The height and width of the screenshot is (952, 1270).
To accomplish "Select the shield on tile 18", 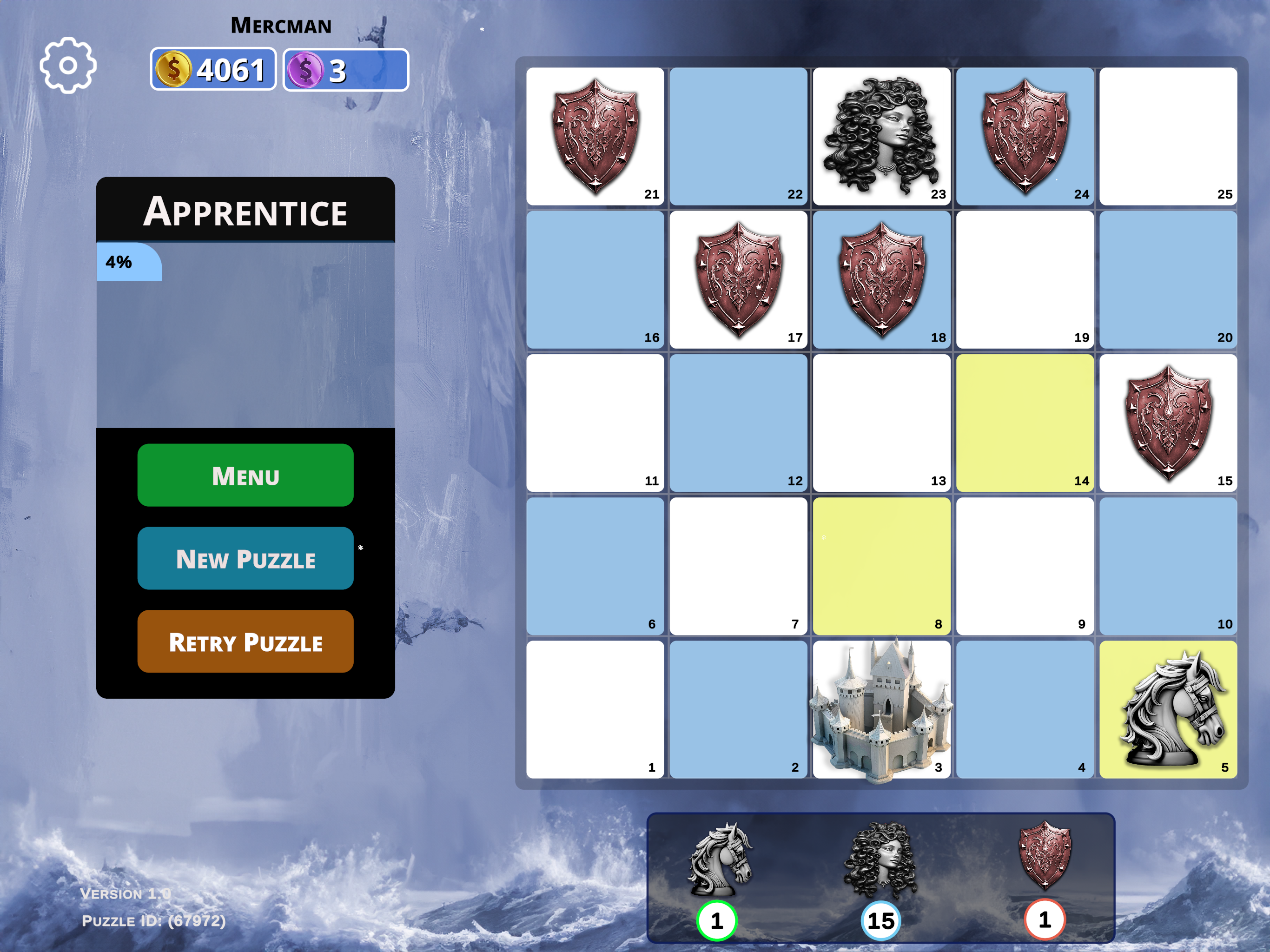I will click(x=881, y=279).
